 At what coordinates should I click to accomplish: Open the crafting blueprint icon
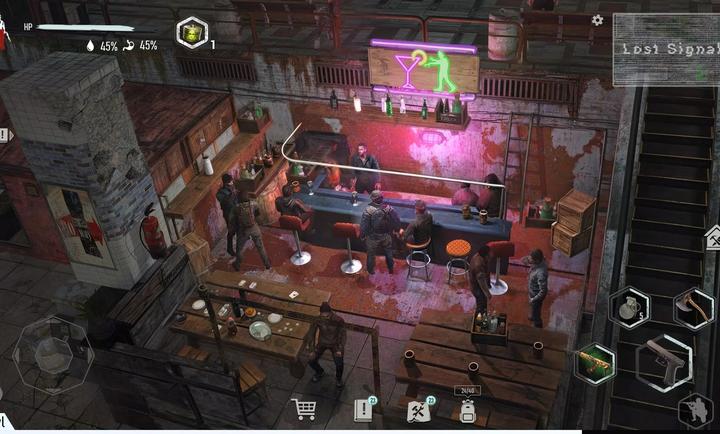[x=419, y=409]
